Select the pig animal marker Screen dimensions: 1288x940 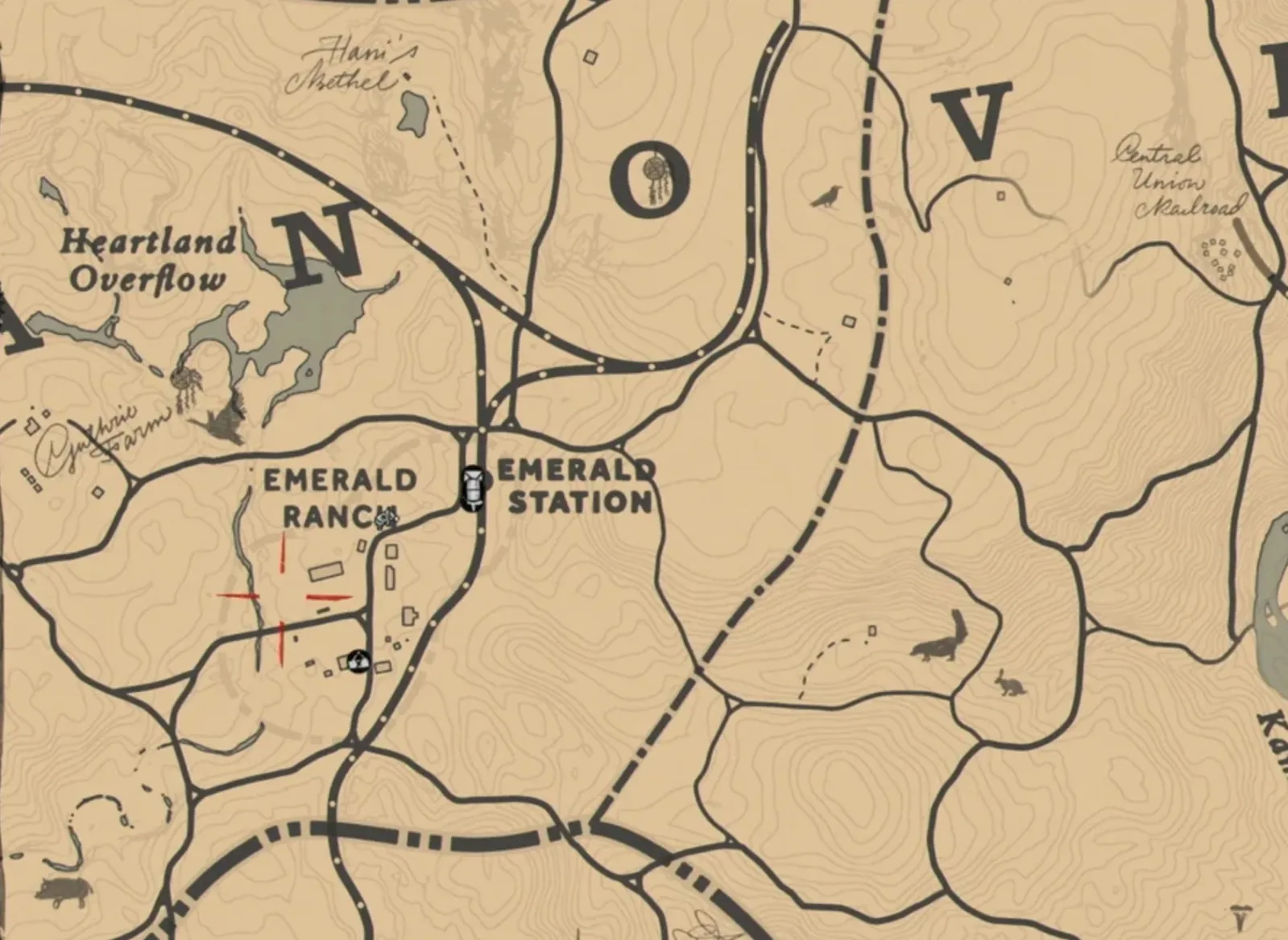pyautogui.click(x=63, y=891)
